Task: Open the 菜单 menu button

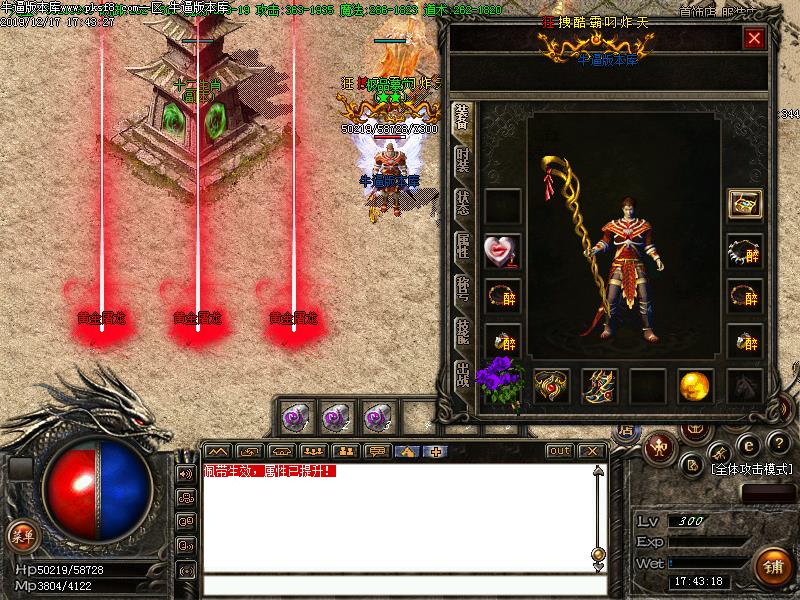Action: pos(22,535)
